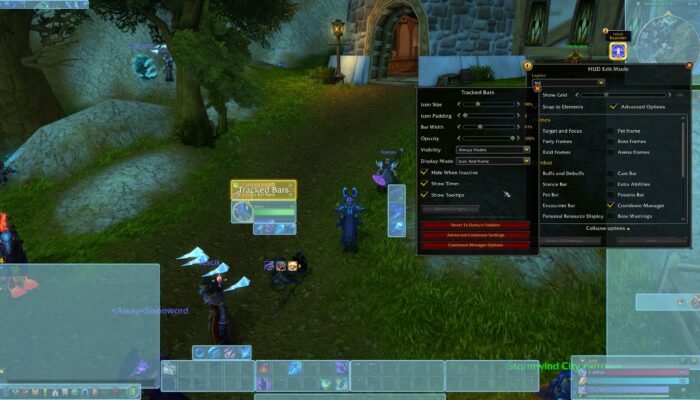Image resolution: width=700 pixels, height=400 pixels.
Task: Adjust the Icon Size slider
Action: coord(476,104)
